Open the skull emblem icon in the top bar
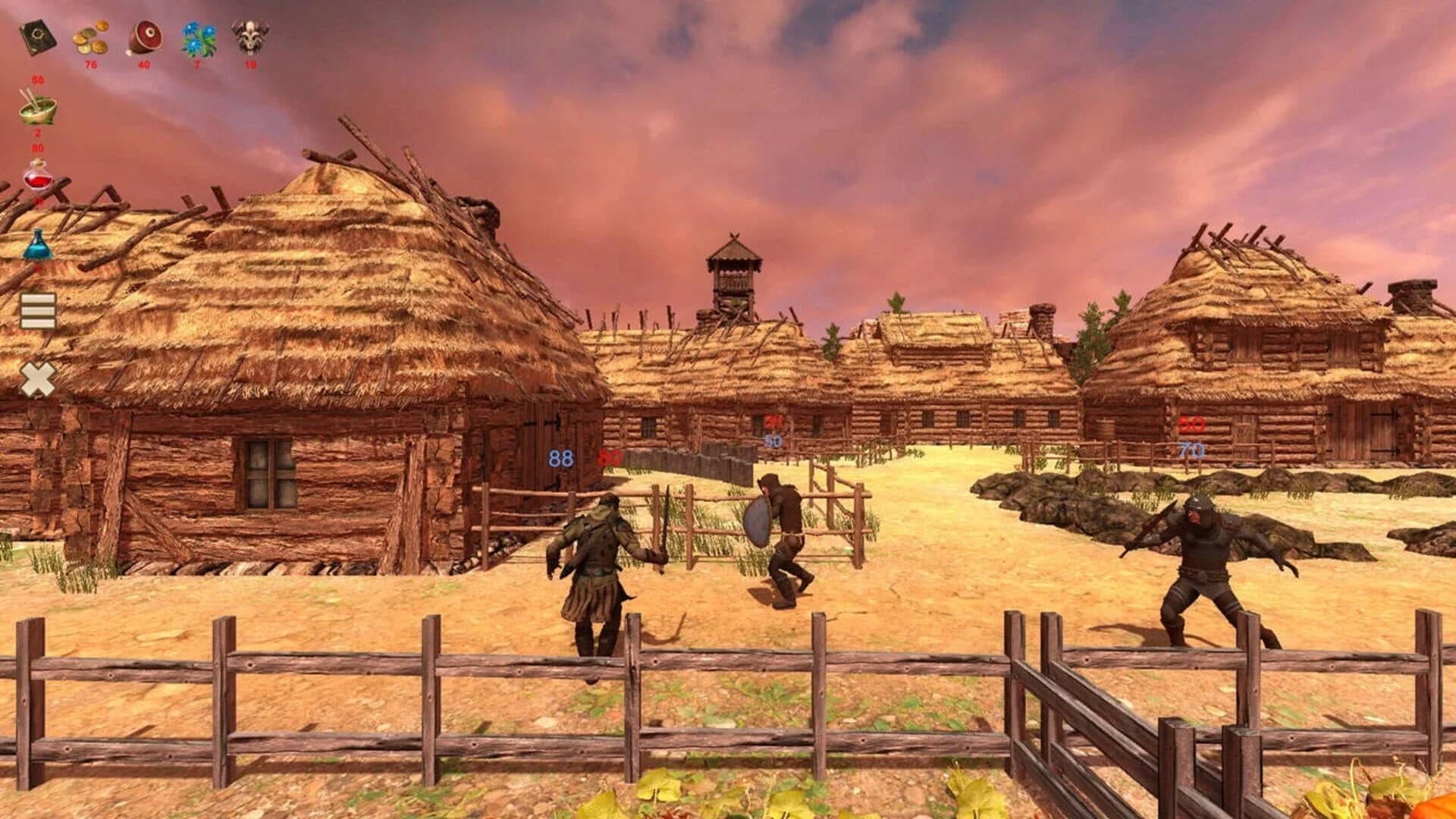Image resolution: width=1456 pixels, height=819 pixels. point(253,38)
